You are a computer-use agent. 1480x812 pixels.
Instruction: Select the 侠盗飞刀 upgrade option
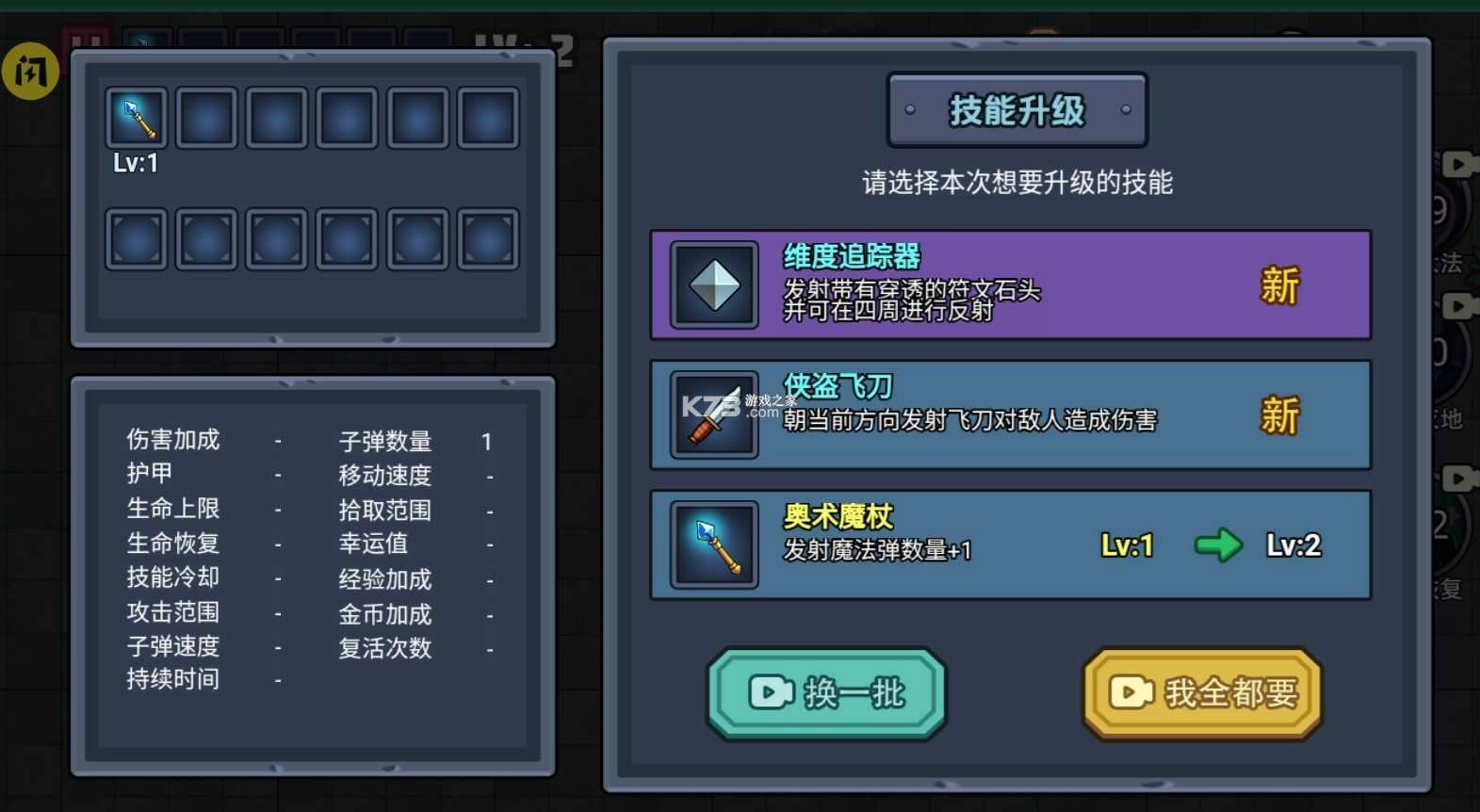pos(1008,414)
